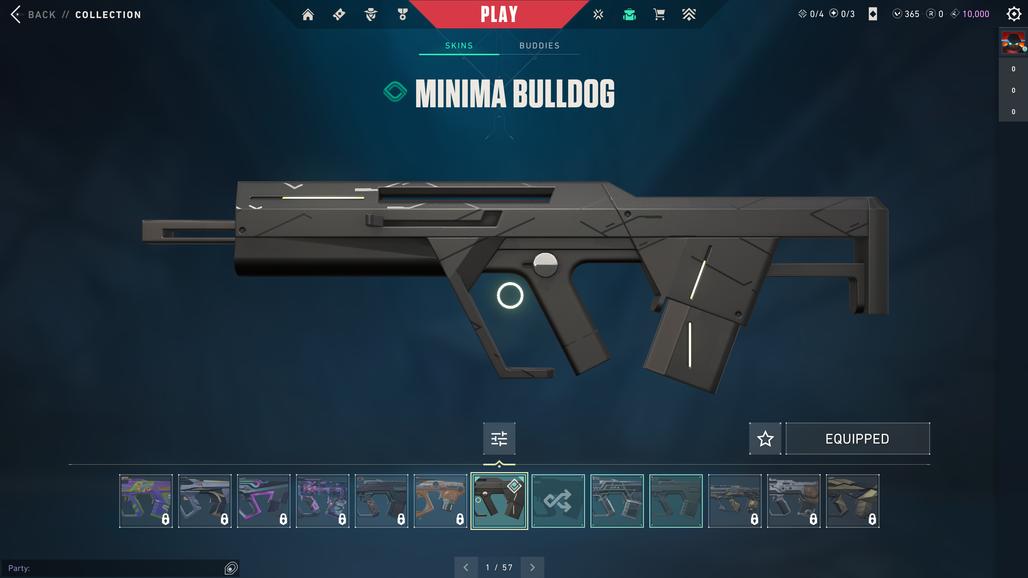Image resolution: width=1028 pixels, height=578 pixels.
Task: Choose the randomize shuffle skin tile
Action: [558, 501]
